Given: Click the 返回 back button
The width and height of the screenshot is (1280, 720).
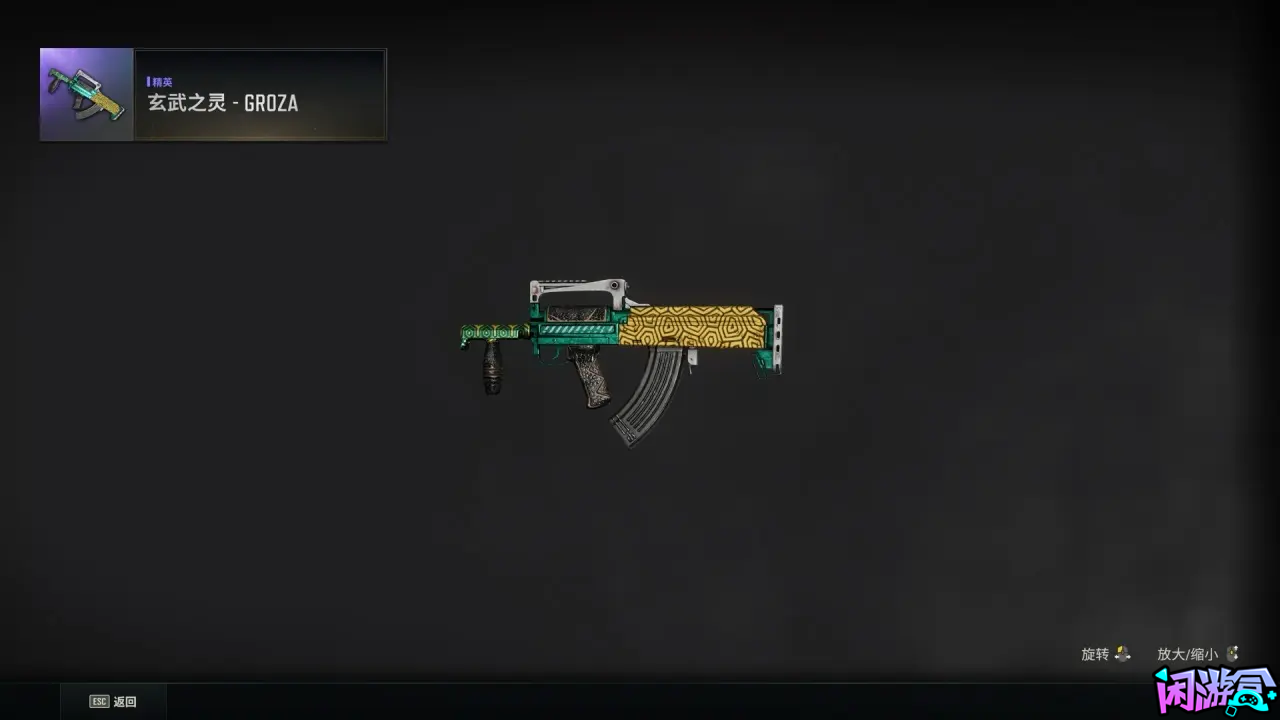Looking at the screenshot, I should [x=113, y=702].
